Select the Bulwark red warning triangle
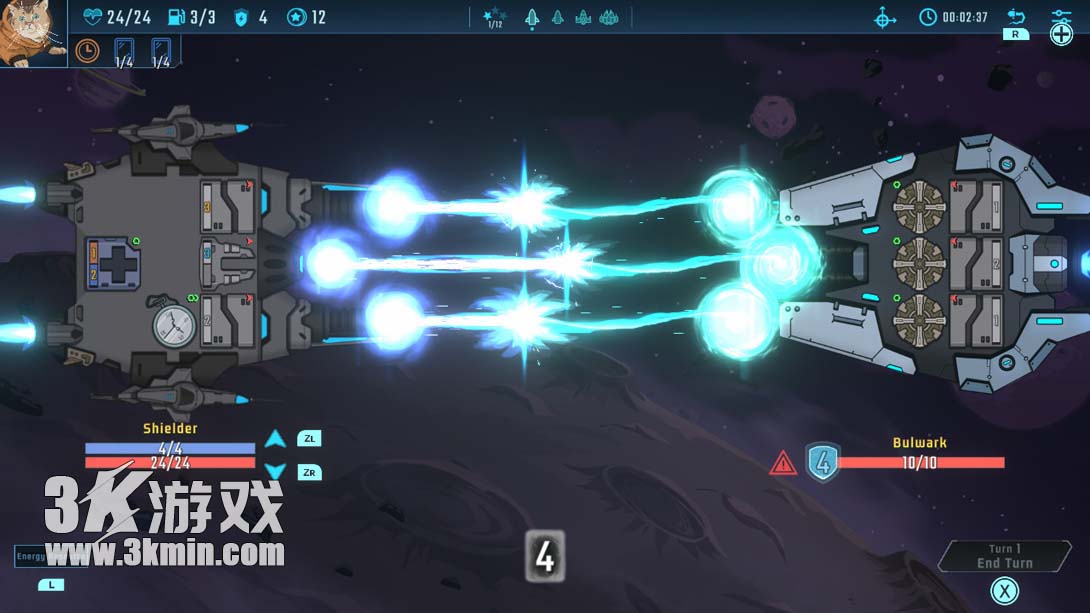The width and height of the screenshot is (1090, 613). [x=783, y=463]
